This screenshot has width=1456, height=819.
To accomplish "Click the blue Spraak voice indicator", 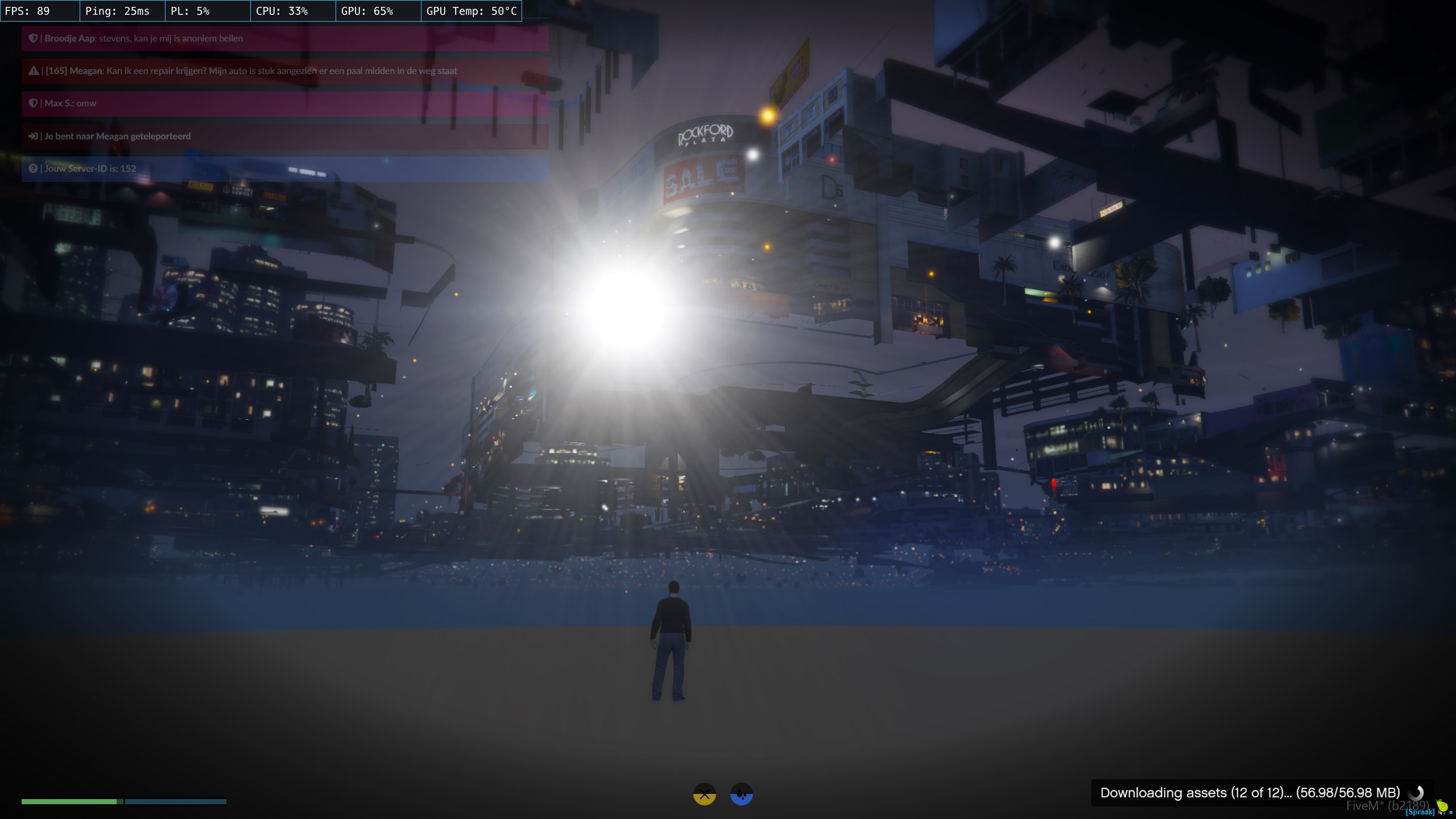I will pos(1420,812).
